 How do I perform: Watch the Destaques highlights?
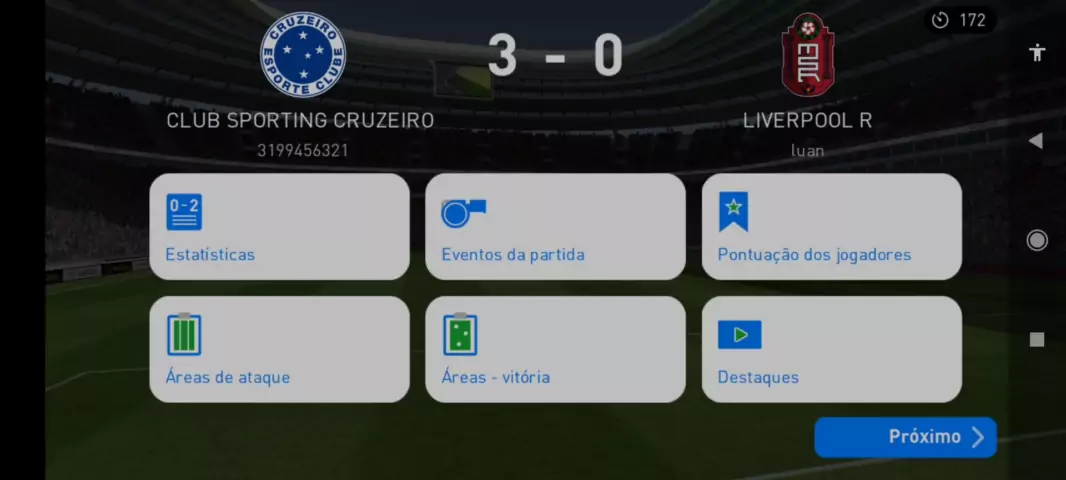(831, 349)
